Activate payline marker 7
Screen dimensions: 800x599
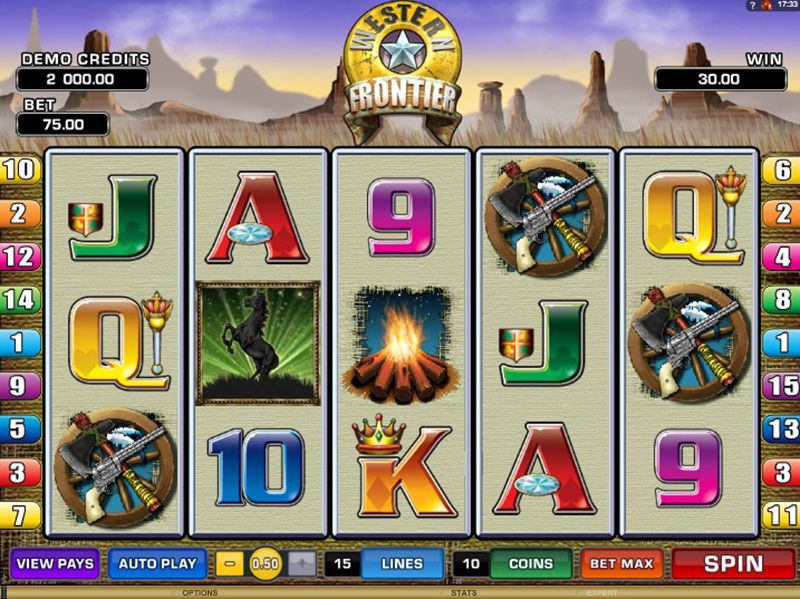click(19, 515)
